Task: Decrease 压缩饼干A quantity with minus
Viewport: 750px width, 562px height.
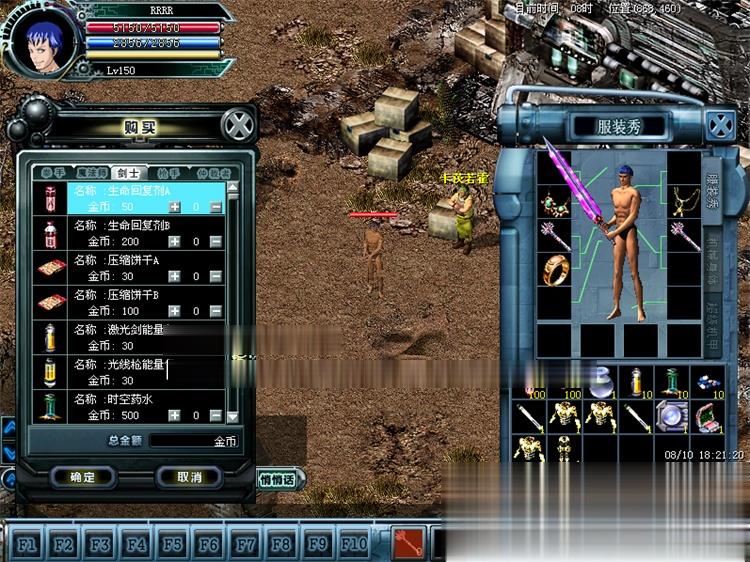Action: tap(217, 276)
